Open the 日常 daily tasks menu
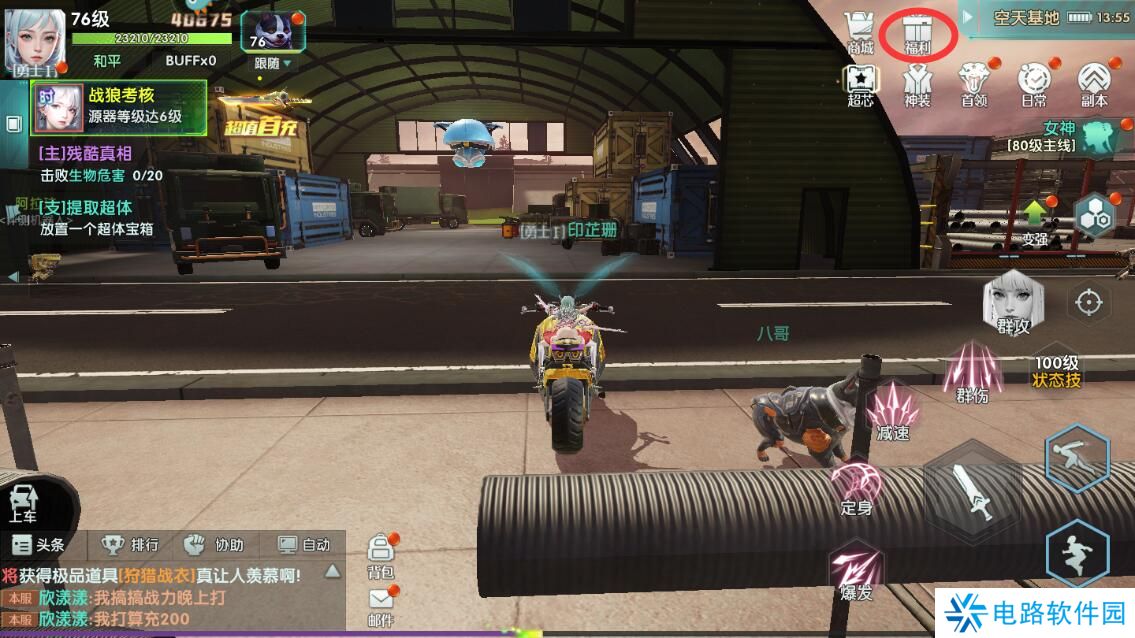 click(1034, 84)
